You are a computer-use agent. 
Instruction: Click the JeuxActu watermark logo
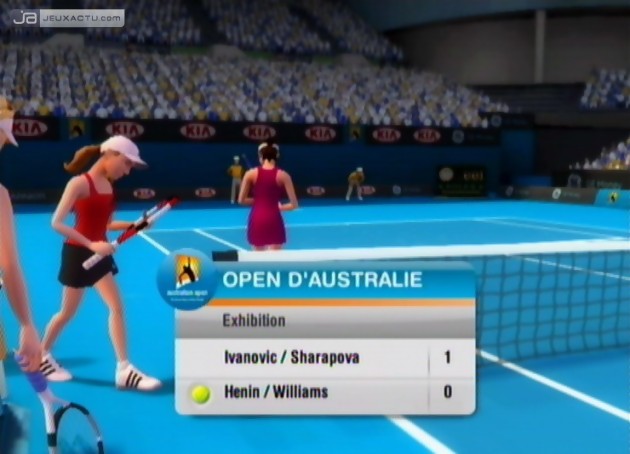click(x=67, y=17)
